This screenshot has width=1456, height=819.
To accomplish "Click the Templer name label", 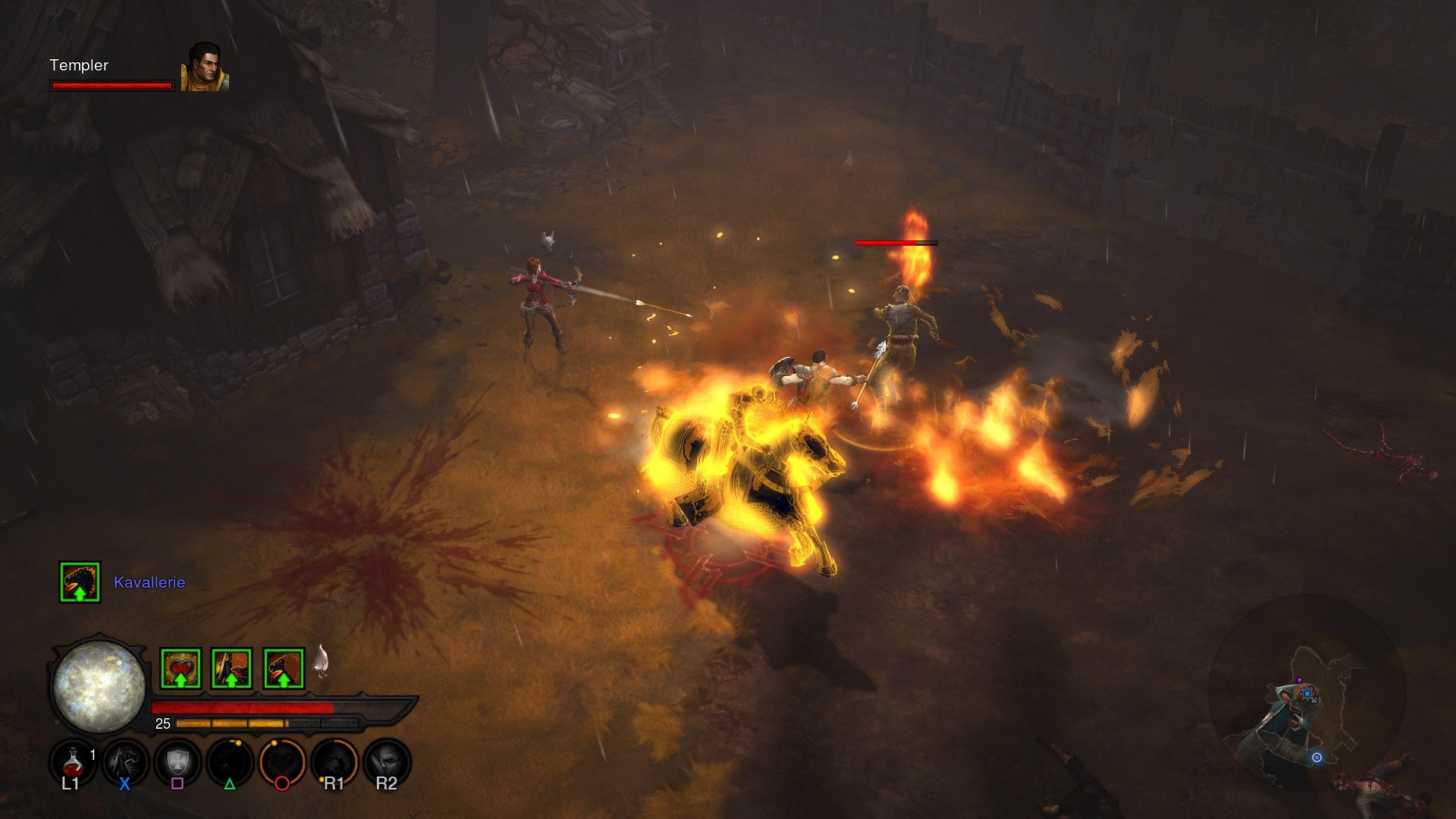I will point(78,66).
